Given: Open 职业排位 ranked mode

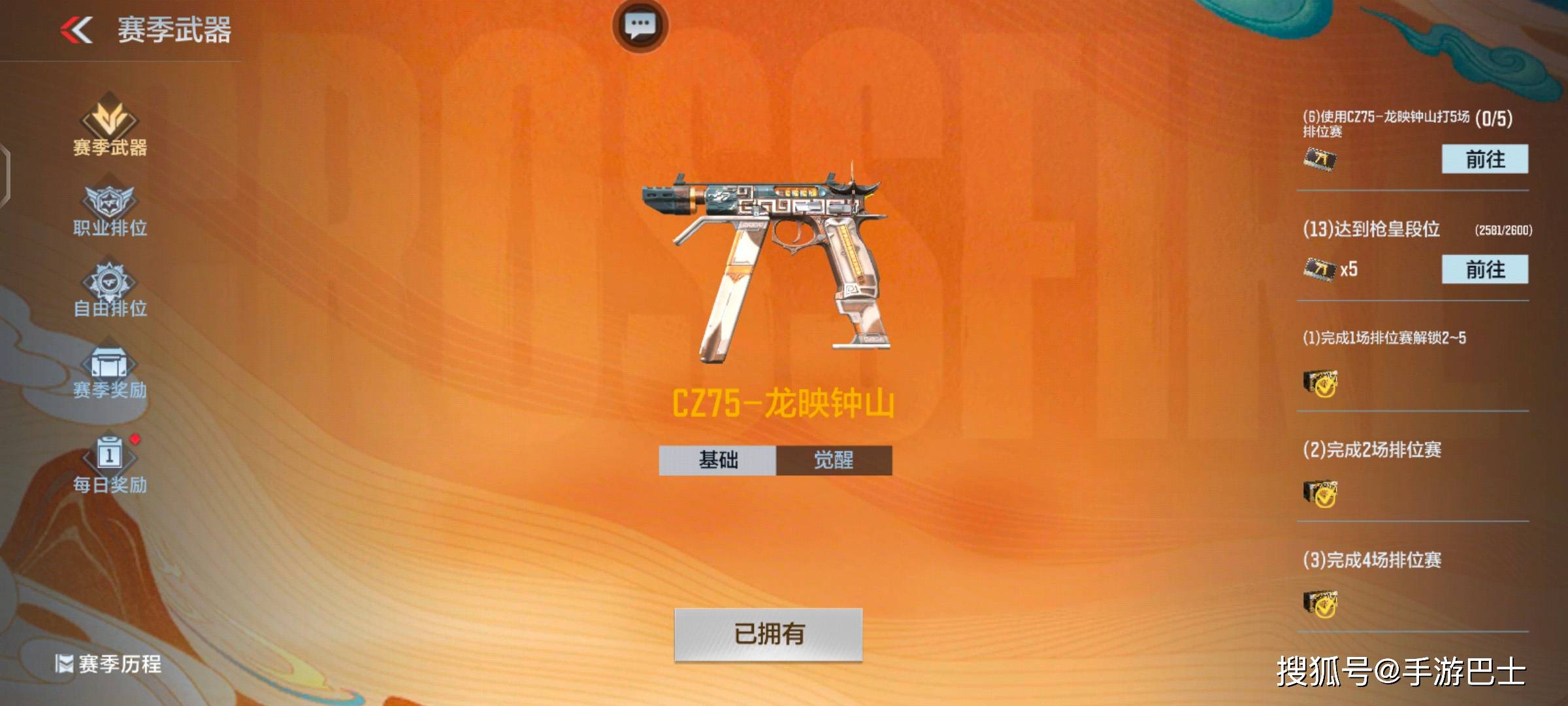Looking at the screenshot, I should coord(110,210).
